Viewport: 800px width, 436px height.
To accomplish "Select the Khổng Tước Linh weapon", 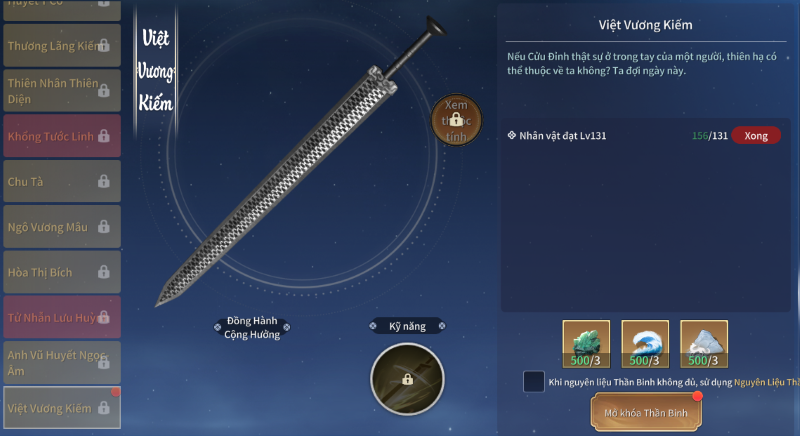I will 62,136.
